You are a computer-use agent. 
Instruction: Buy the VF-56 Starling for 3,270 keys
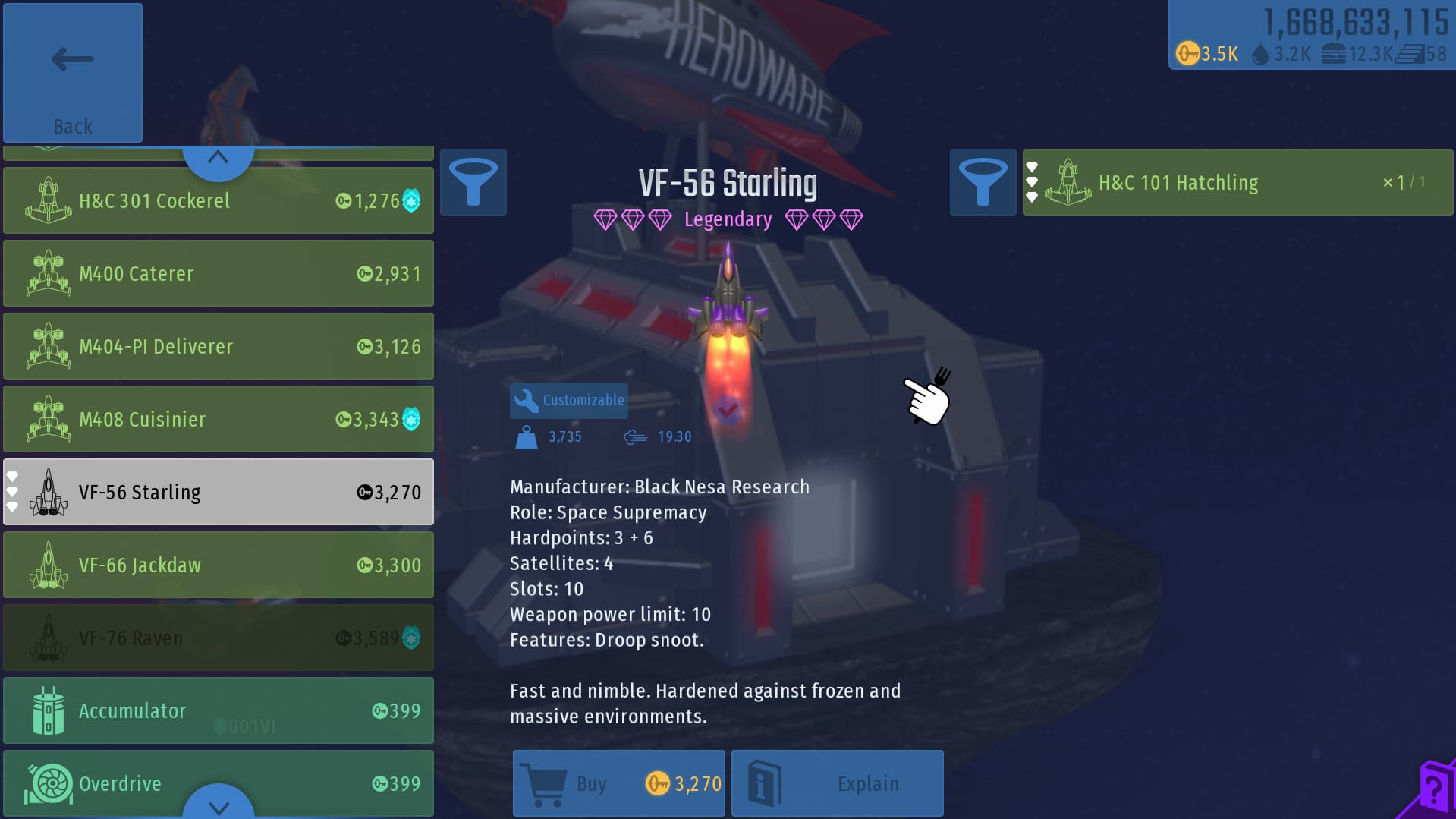click(619, 783)
